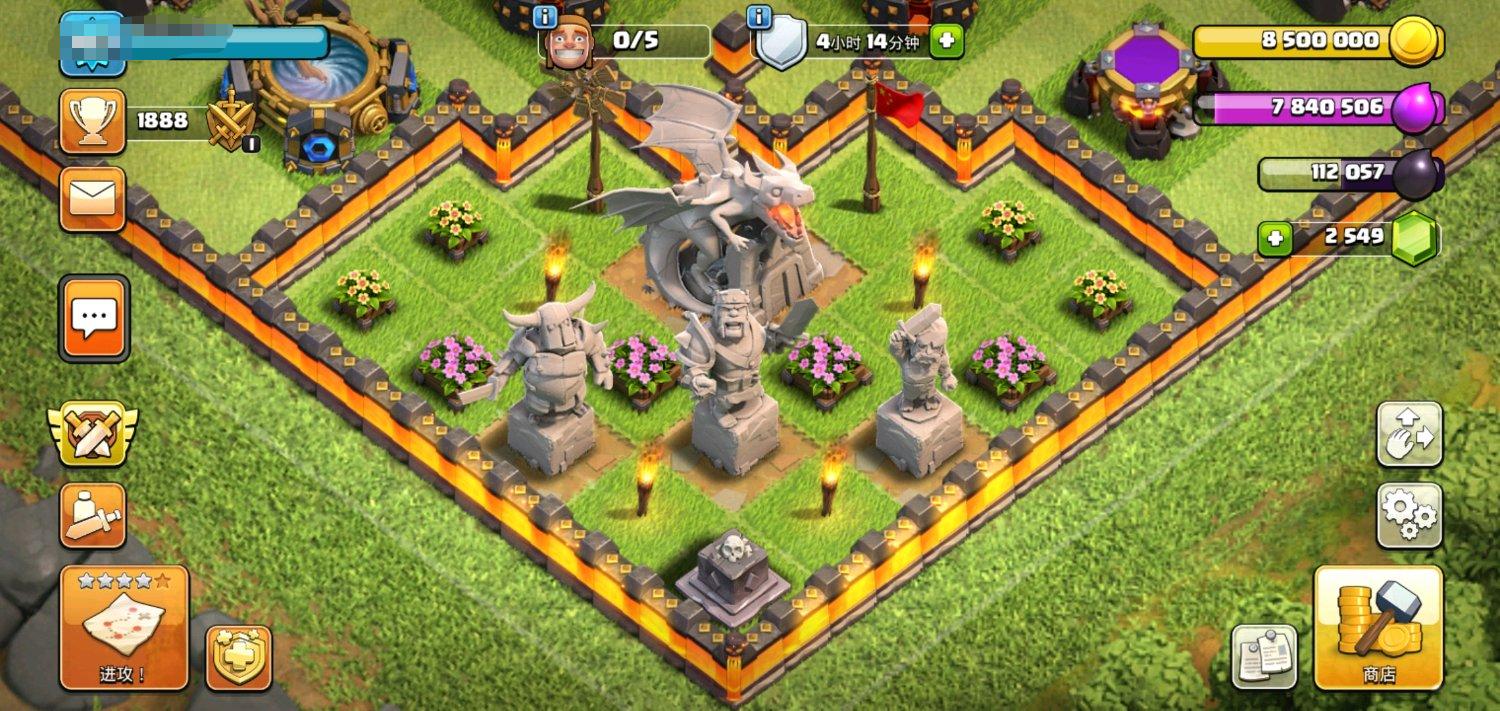The image size is (1500, 711).
Task: Open the army overview sword icon
Action: [x=93, y=515]
